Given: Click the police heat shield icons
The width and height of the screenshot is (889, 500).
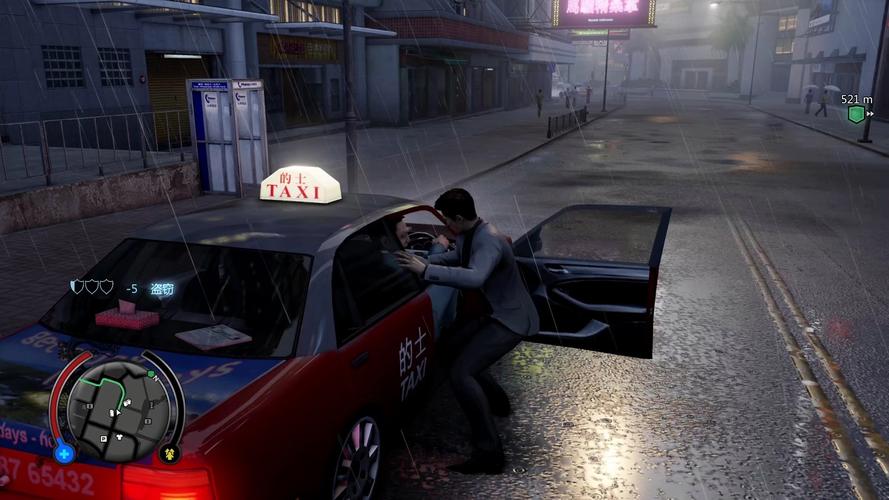Looking at the screenshot, I should pyautogui.click(x=92, y=287).
